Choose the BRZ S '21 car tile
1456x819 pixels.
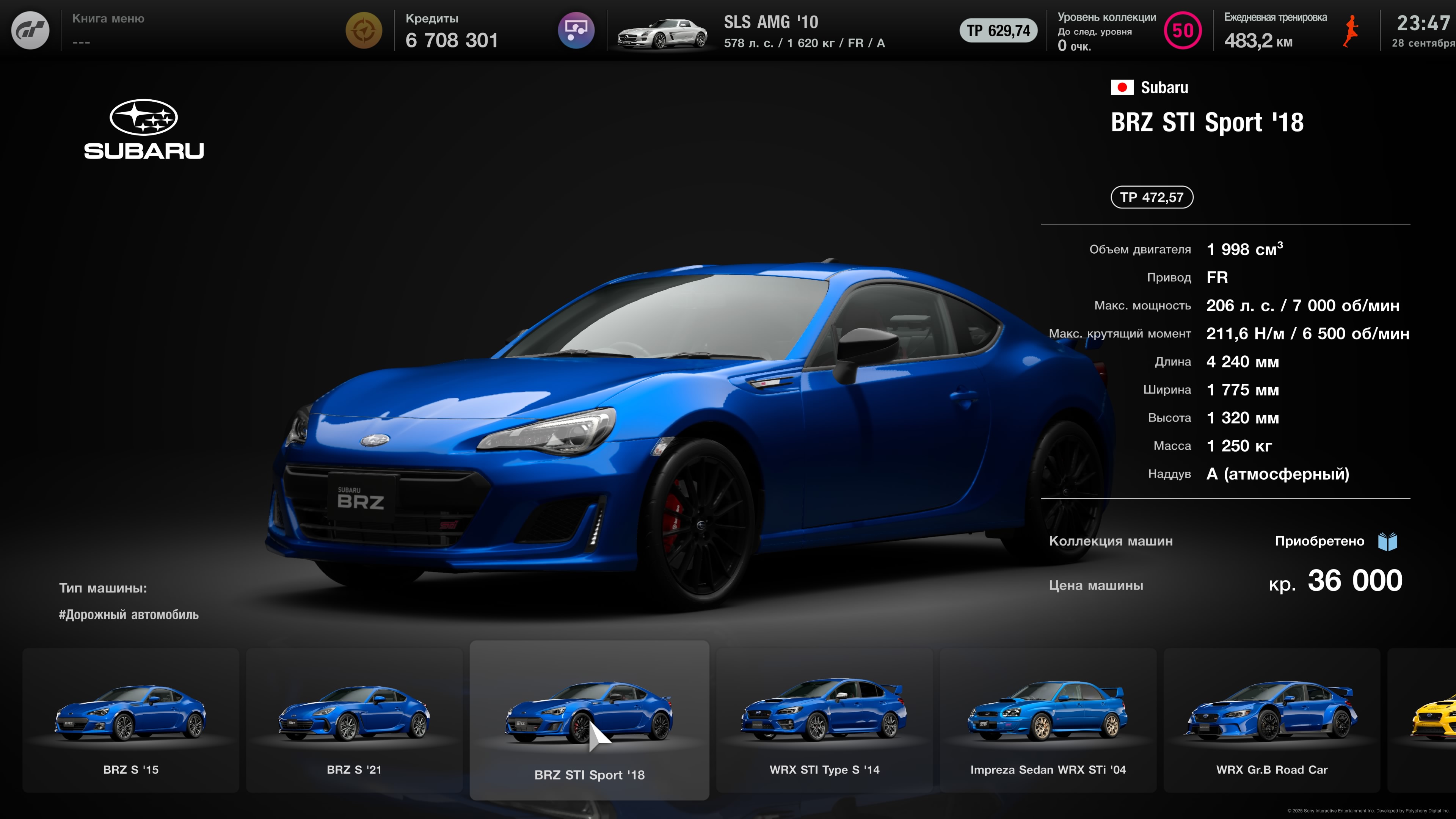coord(355,720)
